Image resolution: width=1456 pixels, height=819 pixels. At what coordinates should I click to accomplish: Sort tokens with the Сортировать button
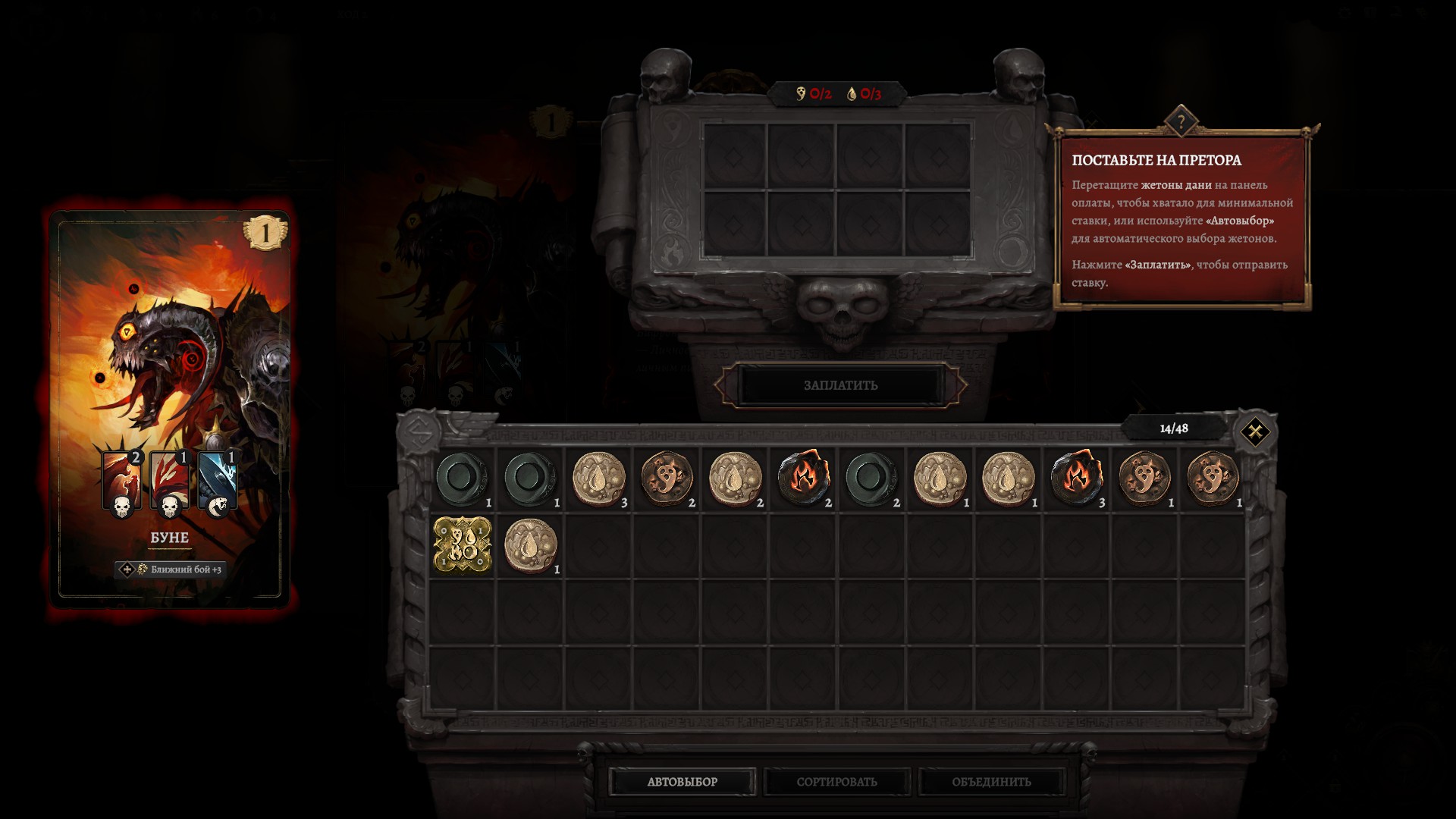(836, 782)
